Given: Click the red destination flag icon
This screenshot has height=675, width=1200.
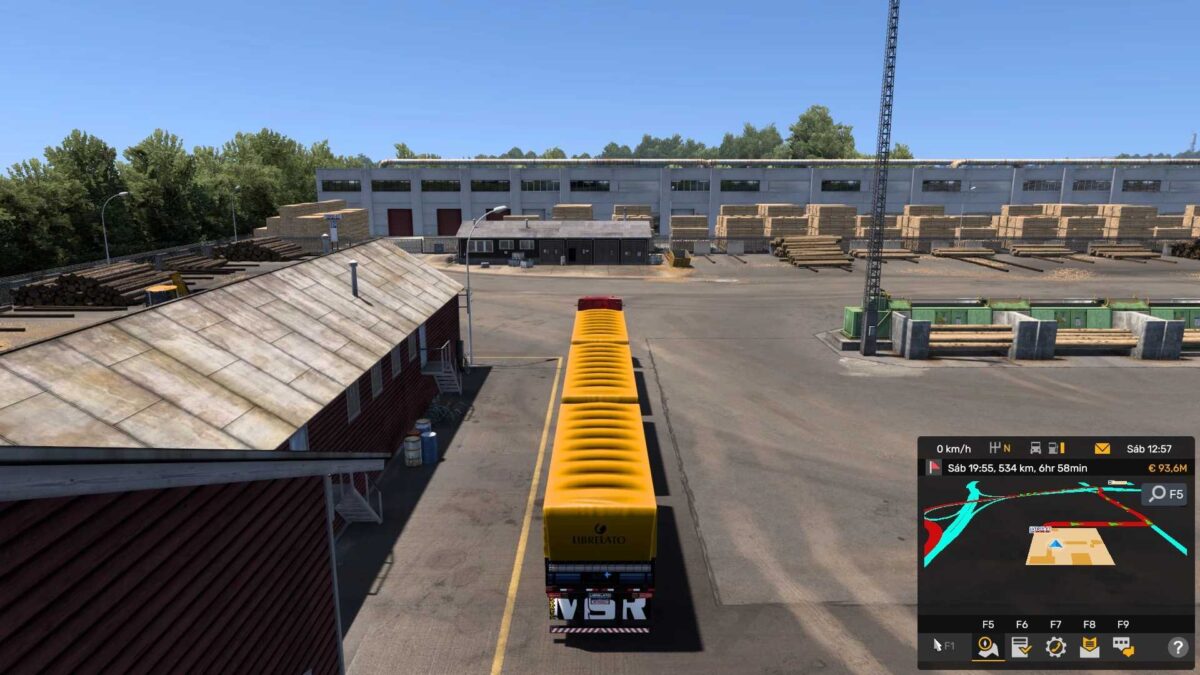Looking at the screenshot, I should point(934,468).
